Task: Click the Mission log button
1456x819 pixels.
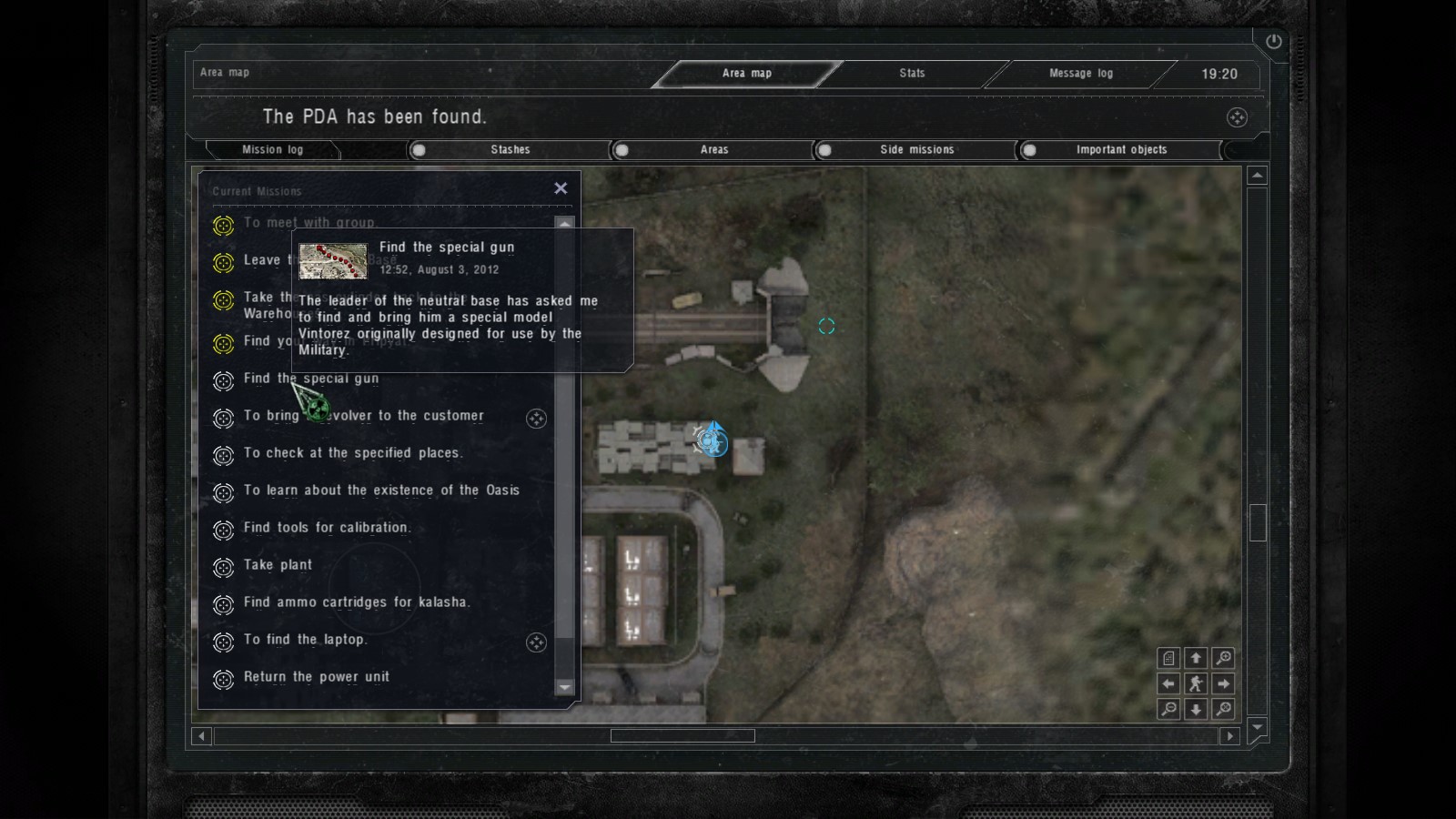Action: [272, 149]
